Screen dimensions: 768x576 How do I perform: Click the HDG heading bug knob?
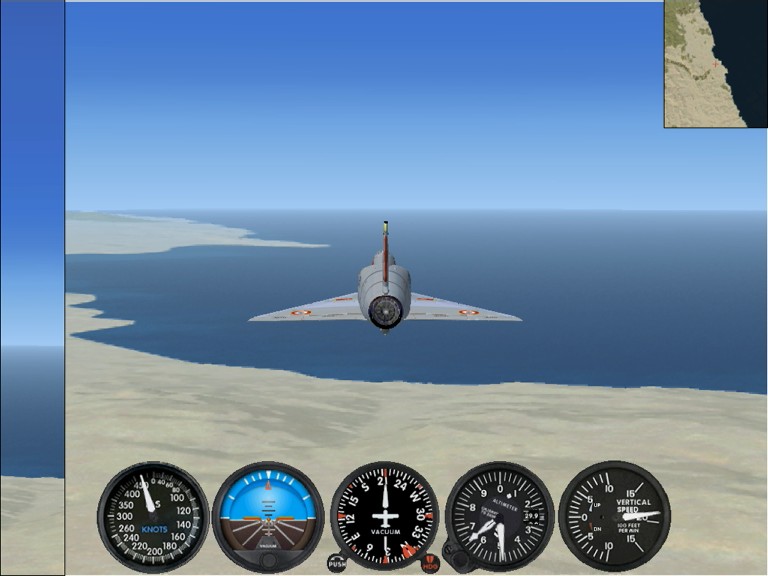pos(430,564)
